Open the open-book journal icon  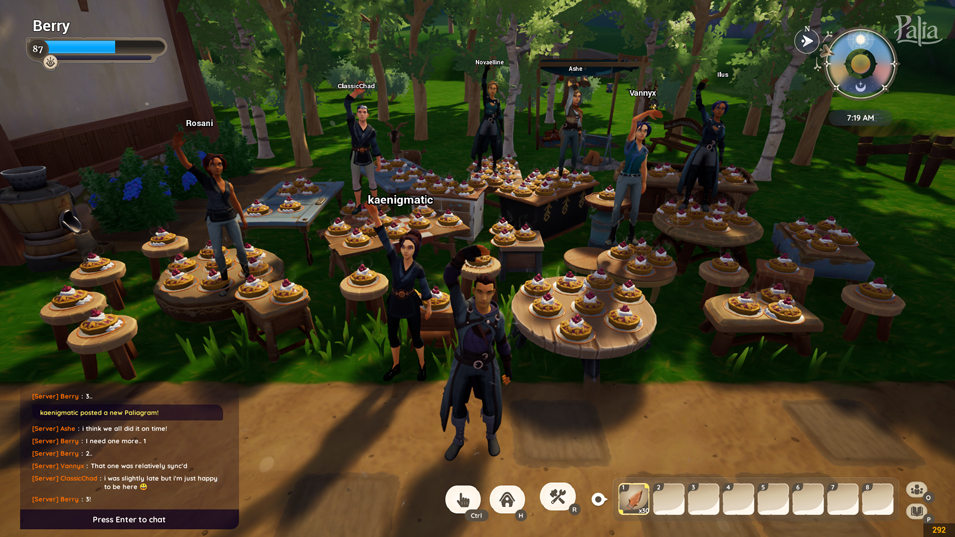click(916, 512)
